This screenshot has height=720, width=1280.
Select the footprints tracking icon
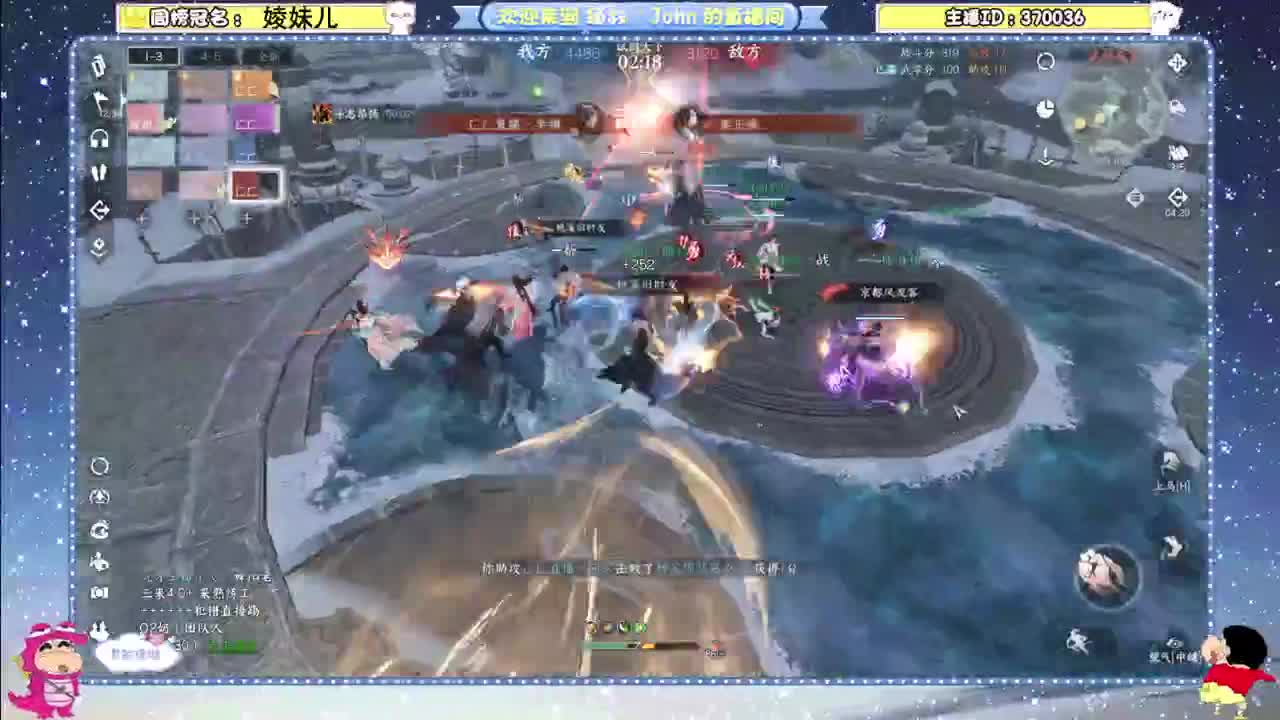pos(100,172)
